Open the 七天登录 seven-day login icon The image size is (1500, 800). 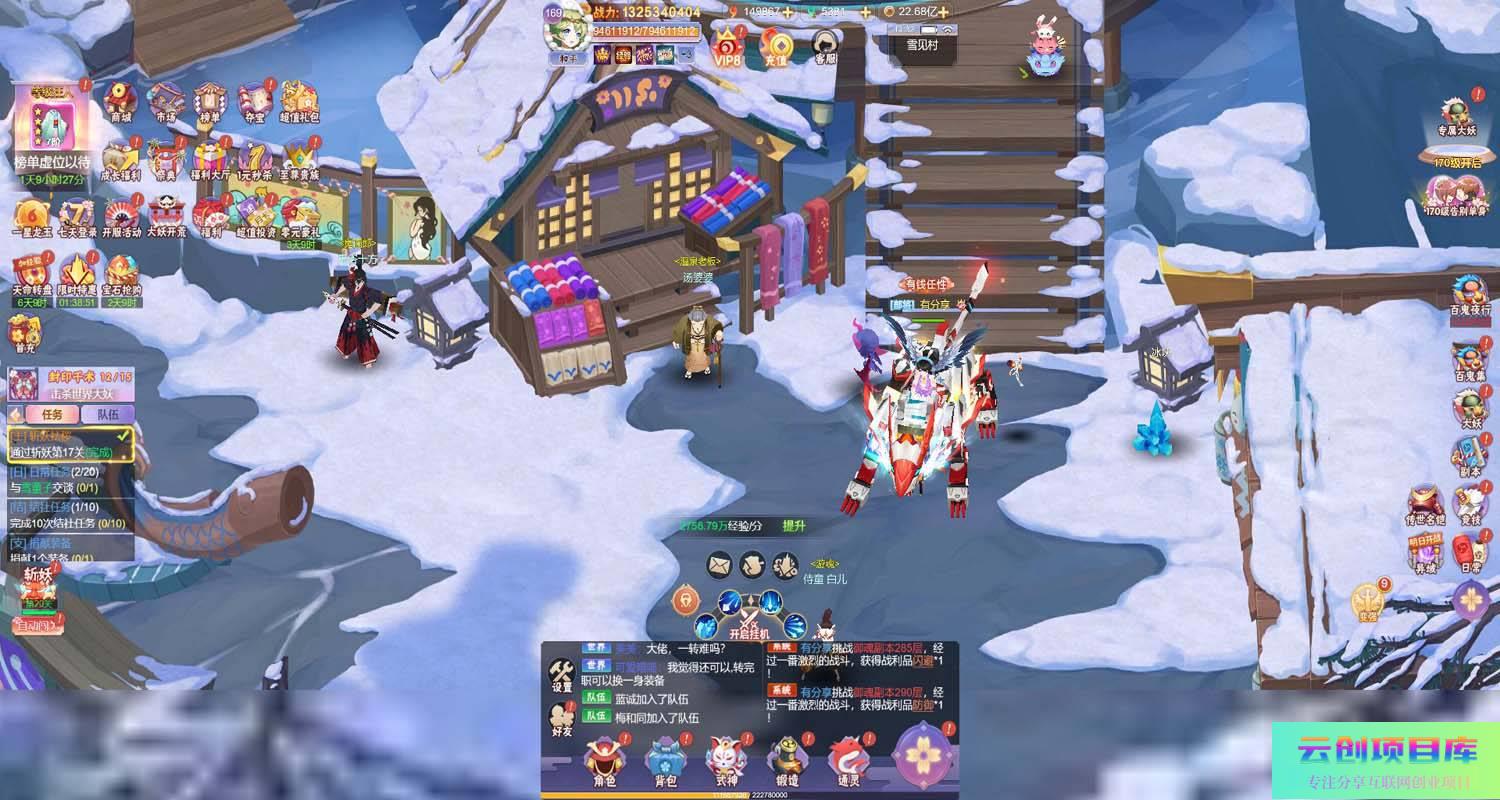pos(77,216)
